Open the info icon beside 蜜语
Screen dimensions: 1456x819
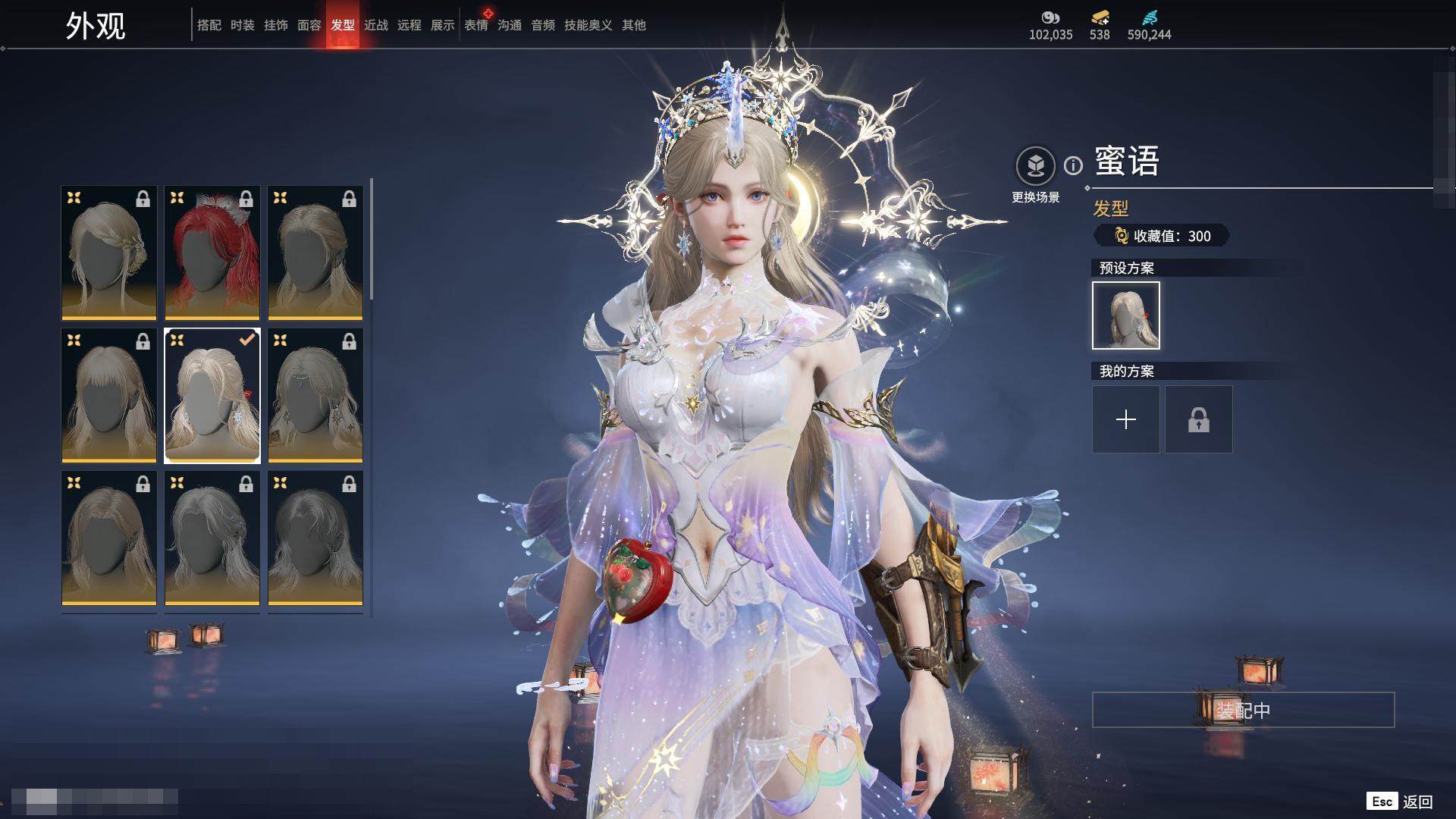pos(1073,165)
